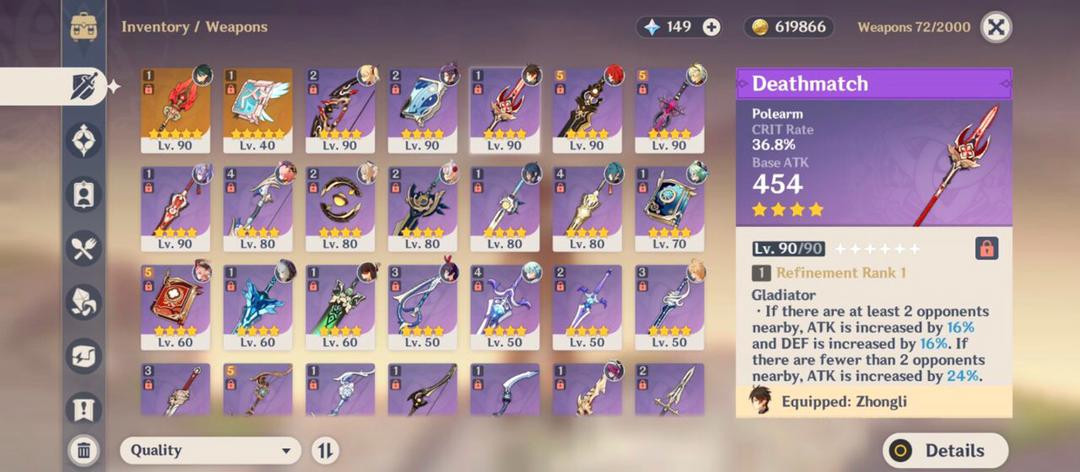Switch to the Food tab
This screenshot has width=1080, height=472.
[x=84, y=247]
